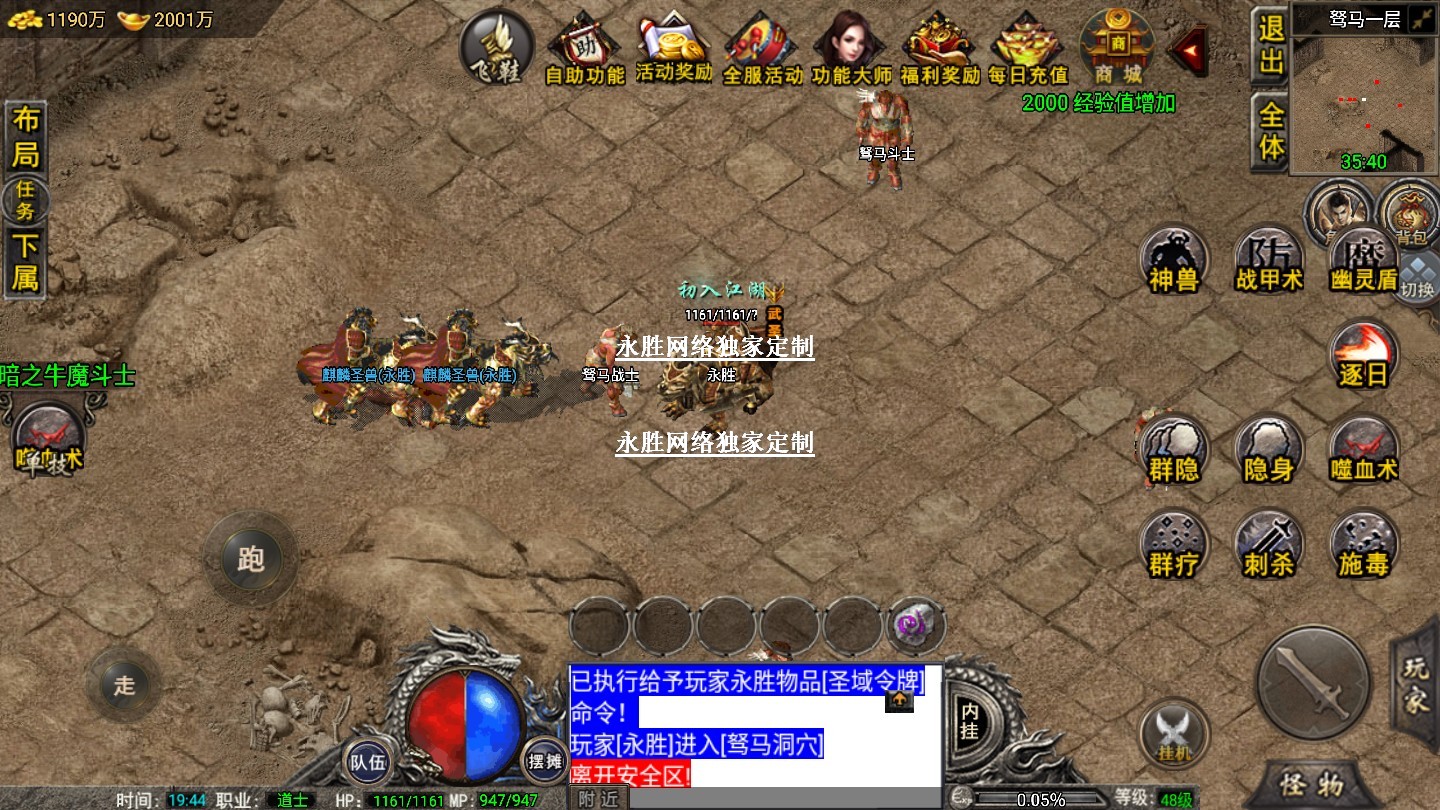The height and width of the screenshot is (810, 1440).
Task: Use the 施毒 poison skill
Action: click(1364, 546)
